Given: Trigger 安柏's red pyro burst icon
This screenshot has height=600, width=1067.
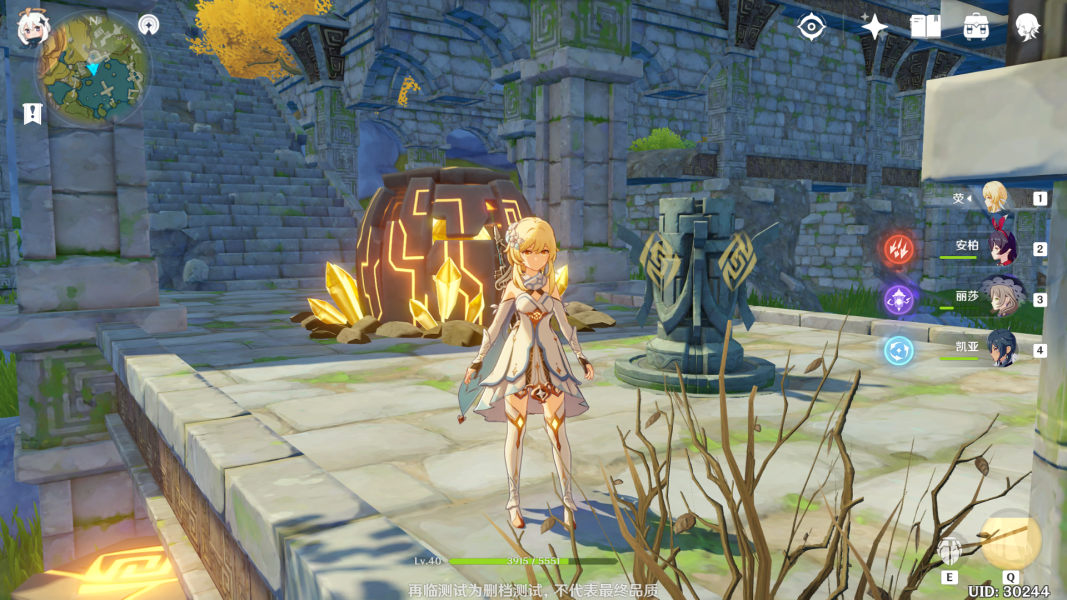Looking at the screenshot, I should tap(898, 248).
